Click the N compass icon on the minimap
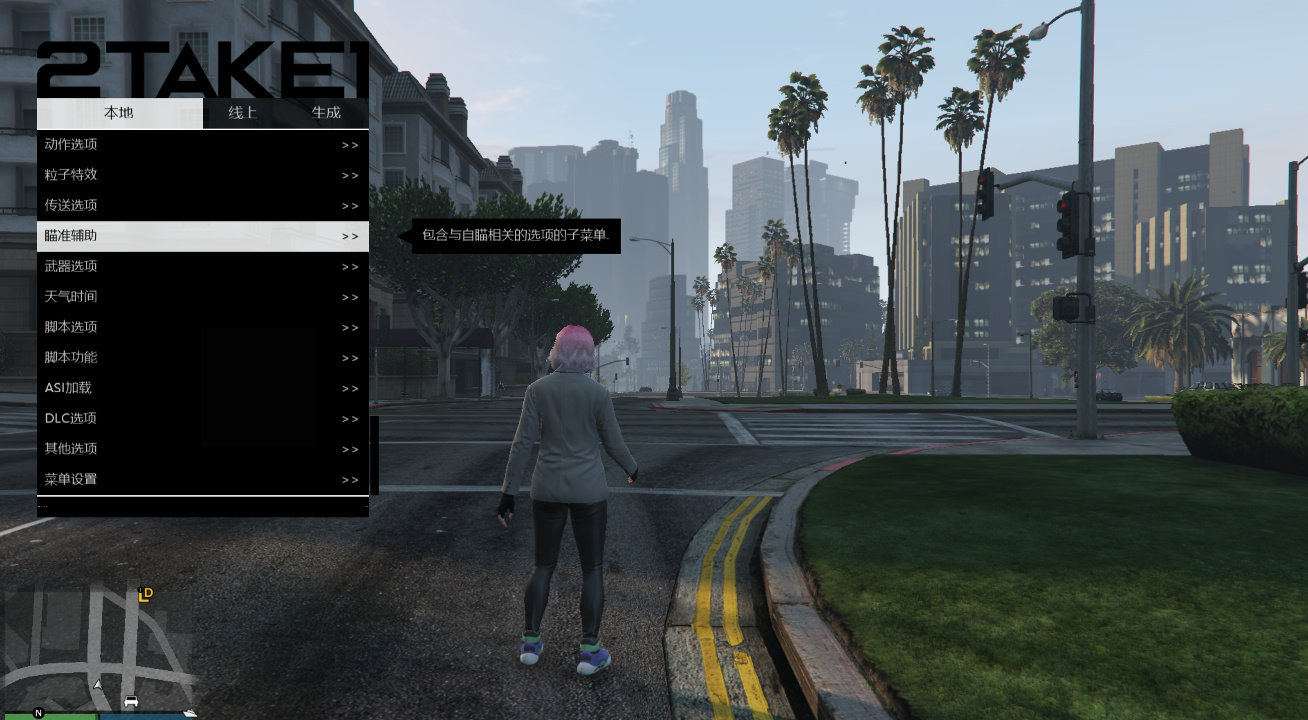1308x720 pixels. click(x=38, y=712)
